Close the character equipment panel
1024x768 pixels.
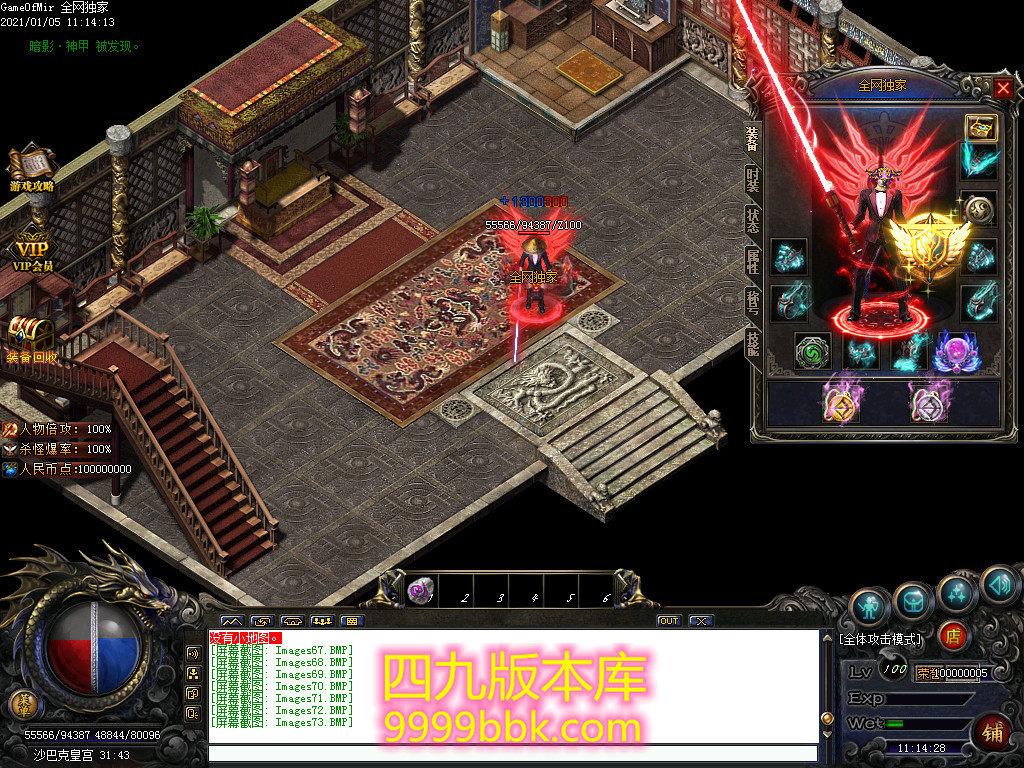click(1003, 89)
